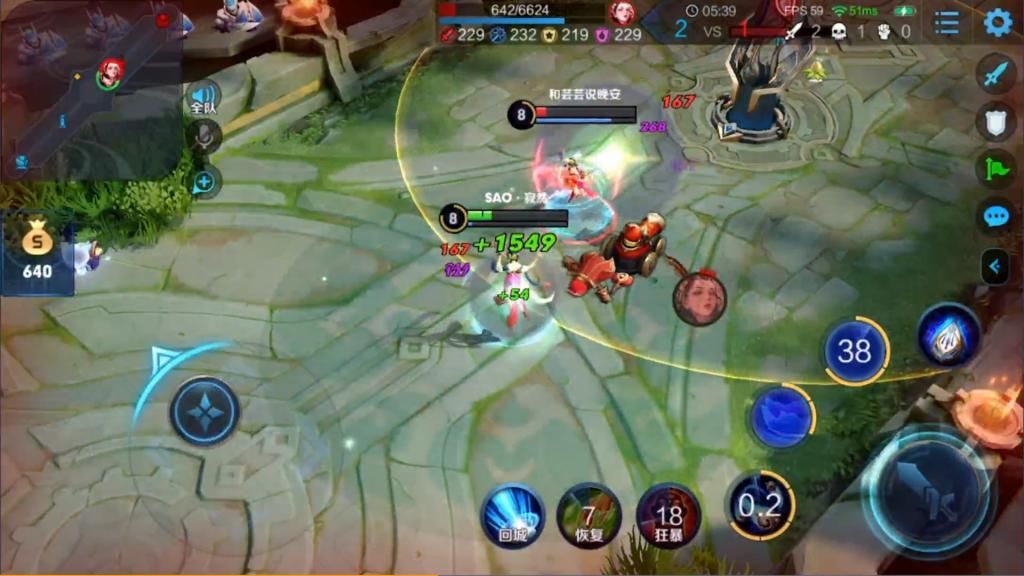Toggle the microphone voice button
This screenshot has height=576, width=1024.
204,139
